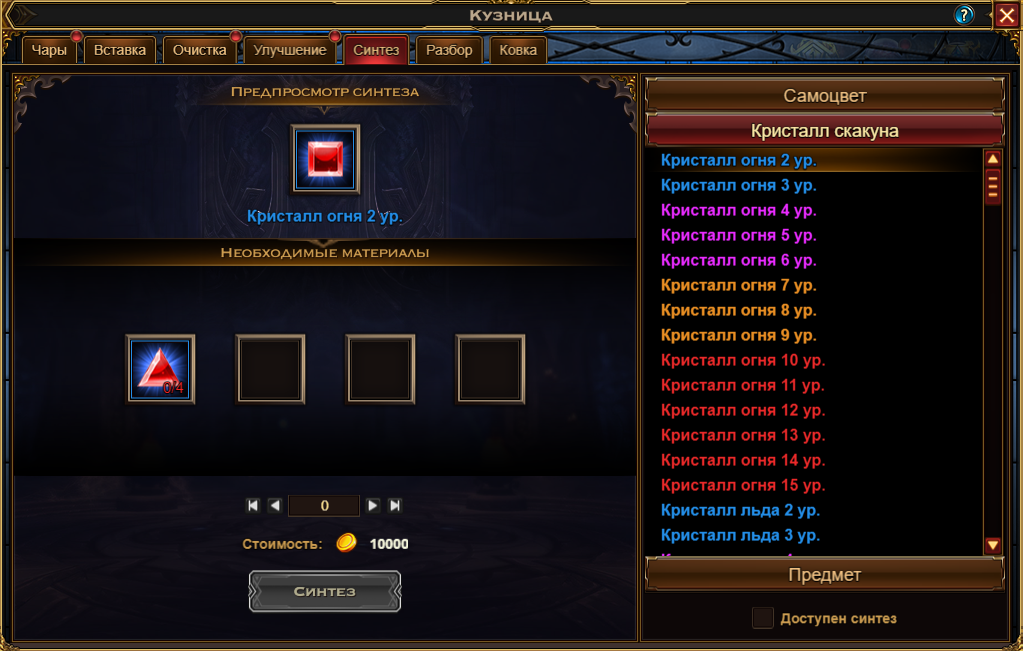Switch to the Разбор tab

(x=449, y=50)
